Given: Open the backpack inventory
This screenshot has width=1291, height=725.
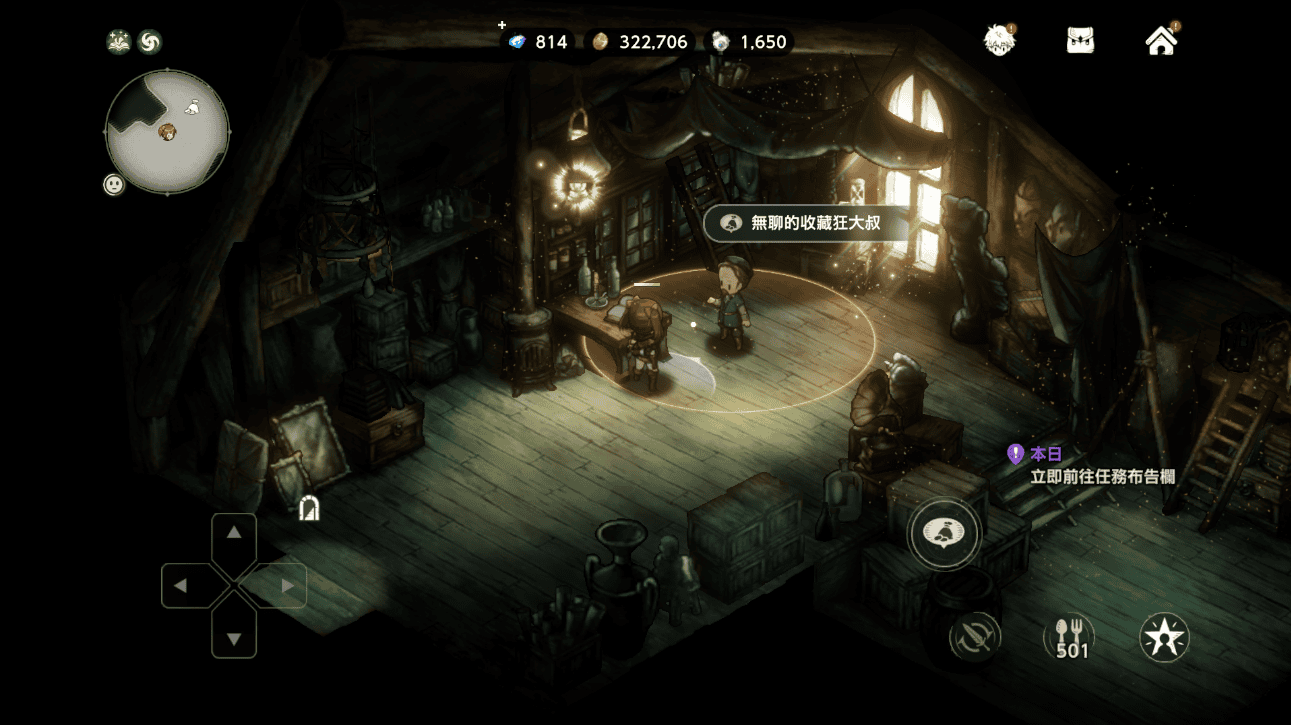Looking at the screenshot, I should [x=1080, y=41].
